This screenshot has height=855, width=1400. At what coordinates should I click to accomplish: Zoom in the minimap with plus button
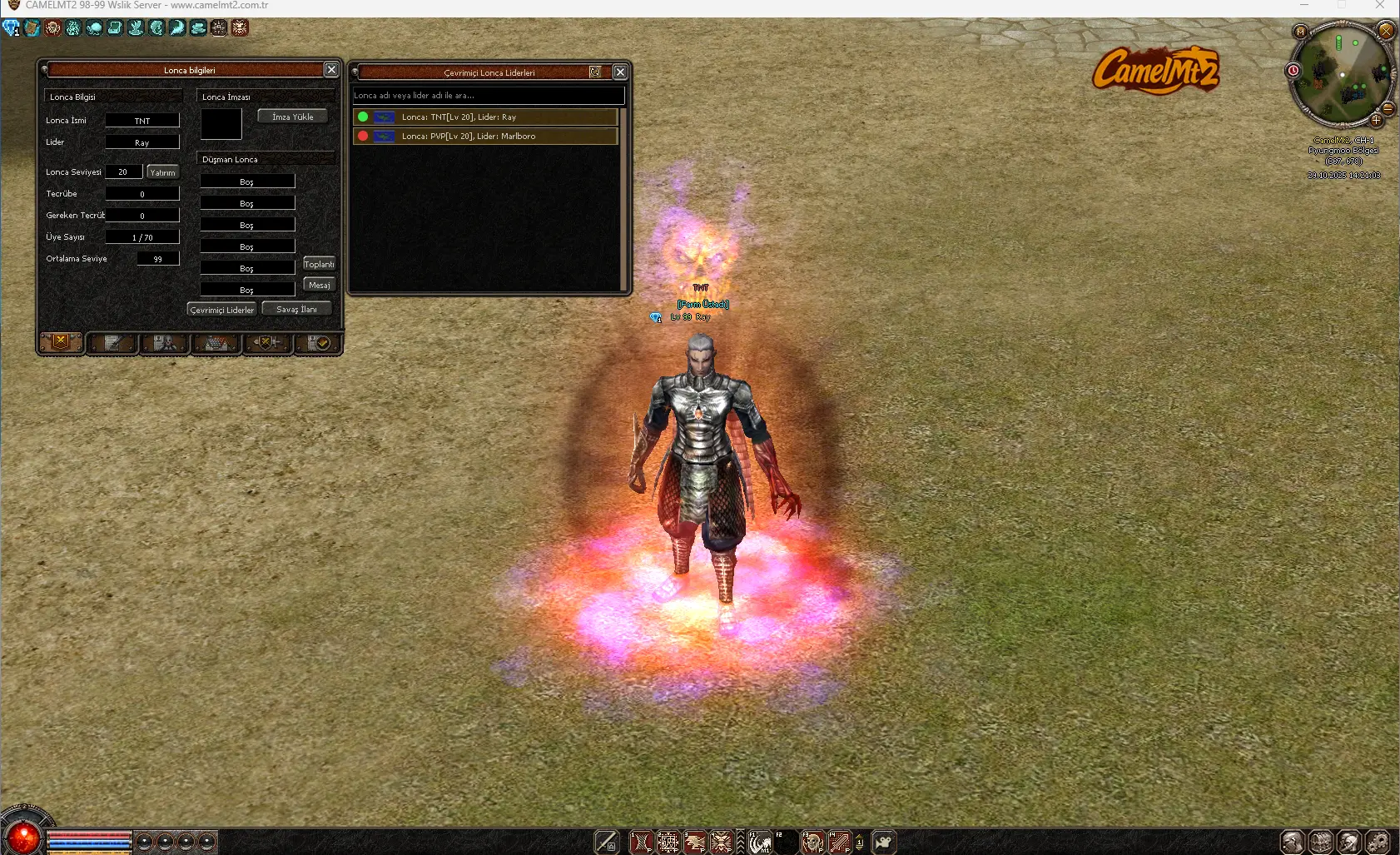(x=1376, y=121)
